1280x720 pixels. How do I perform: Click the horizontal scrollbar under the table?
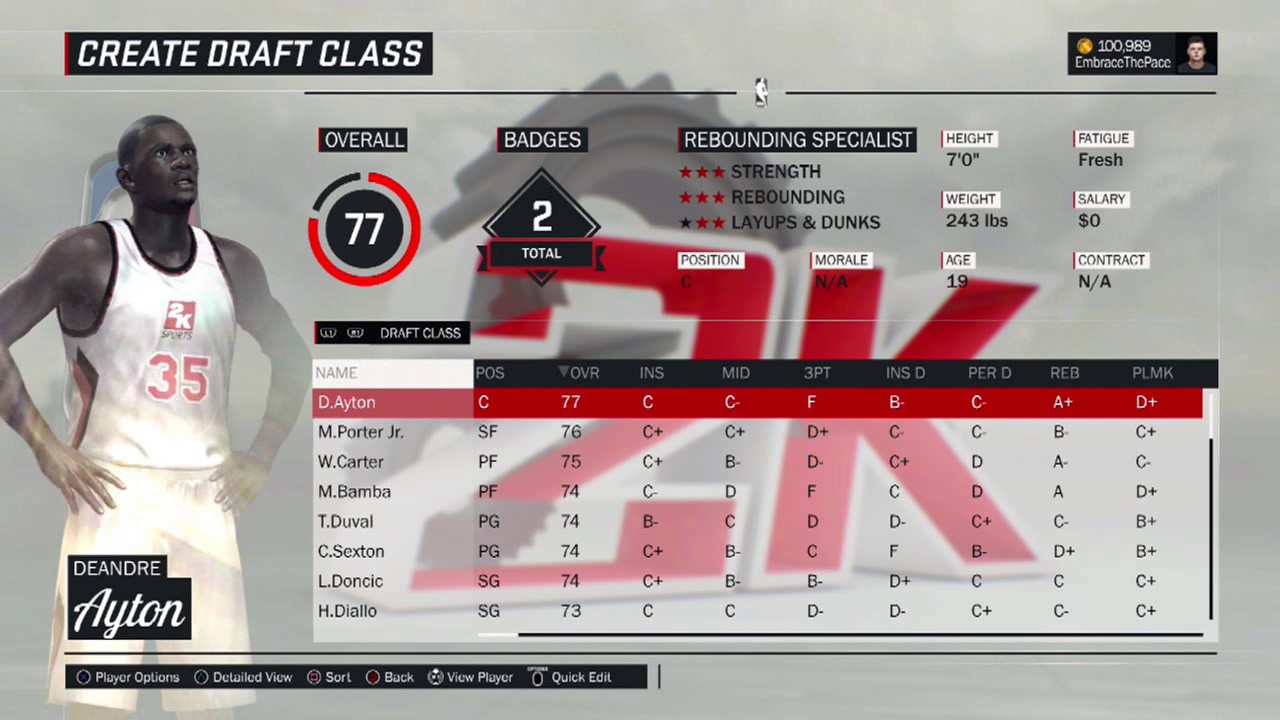pyautogui.click(x=860, y=634)
